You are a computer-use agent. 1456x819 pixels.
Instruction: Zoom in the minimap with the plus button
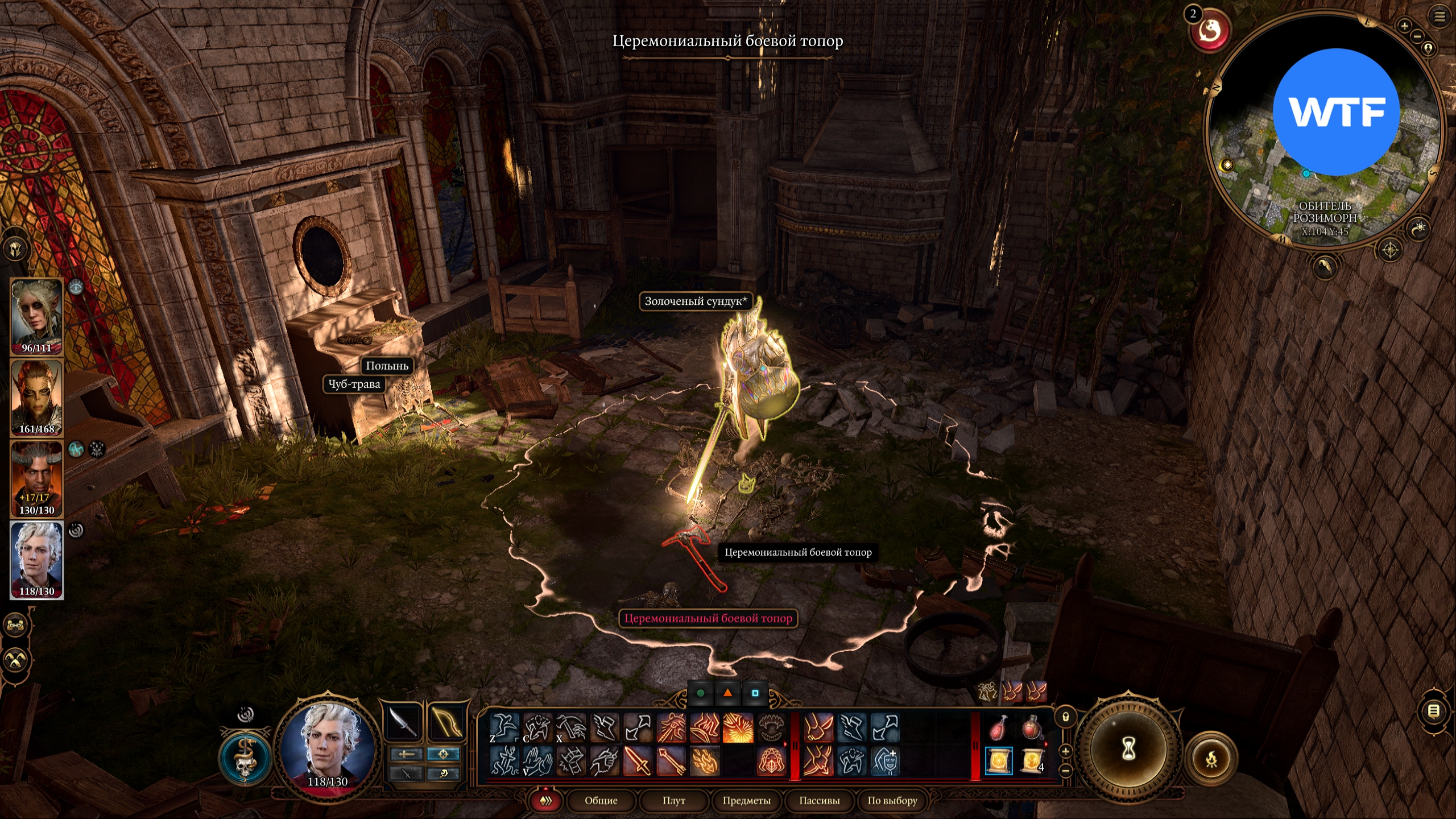(1404, 26)
